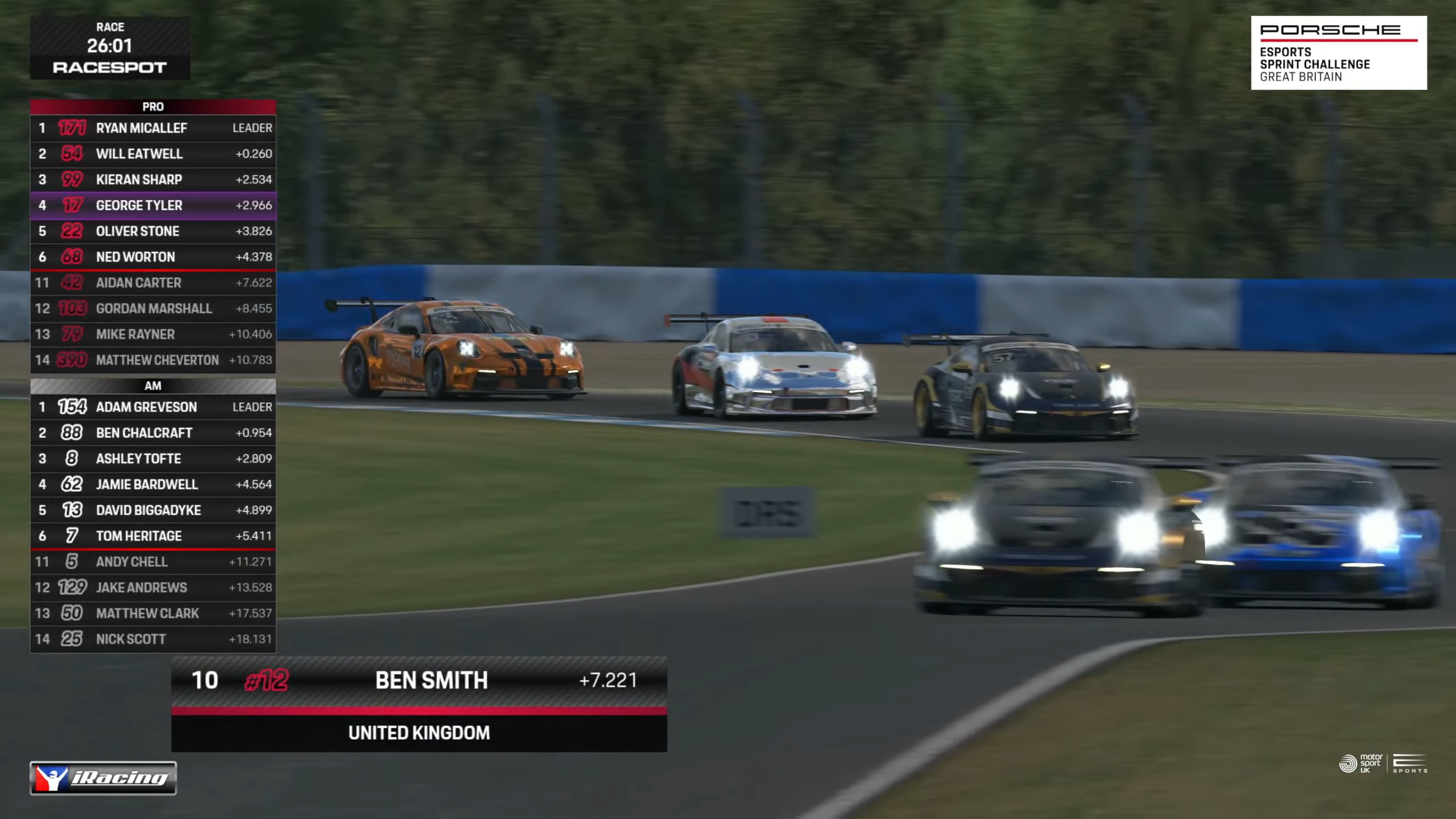Select Am class leader Adam Greveson
The image size is (1456, 819).
coord(152,407)
